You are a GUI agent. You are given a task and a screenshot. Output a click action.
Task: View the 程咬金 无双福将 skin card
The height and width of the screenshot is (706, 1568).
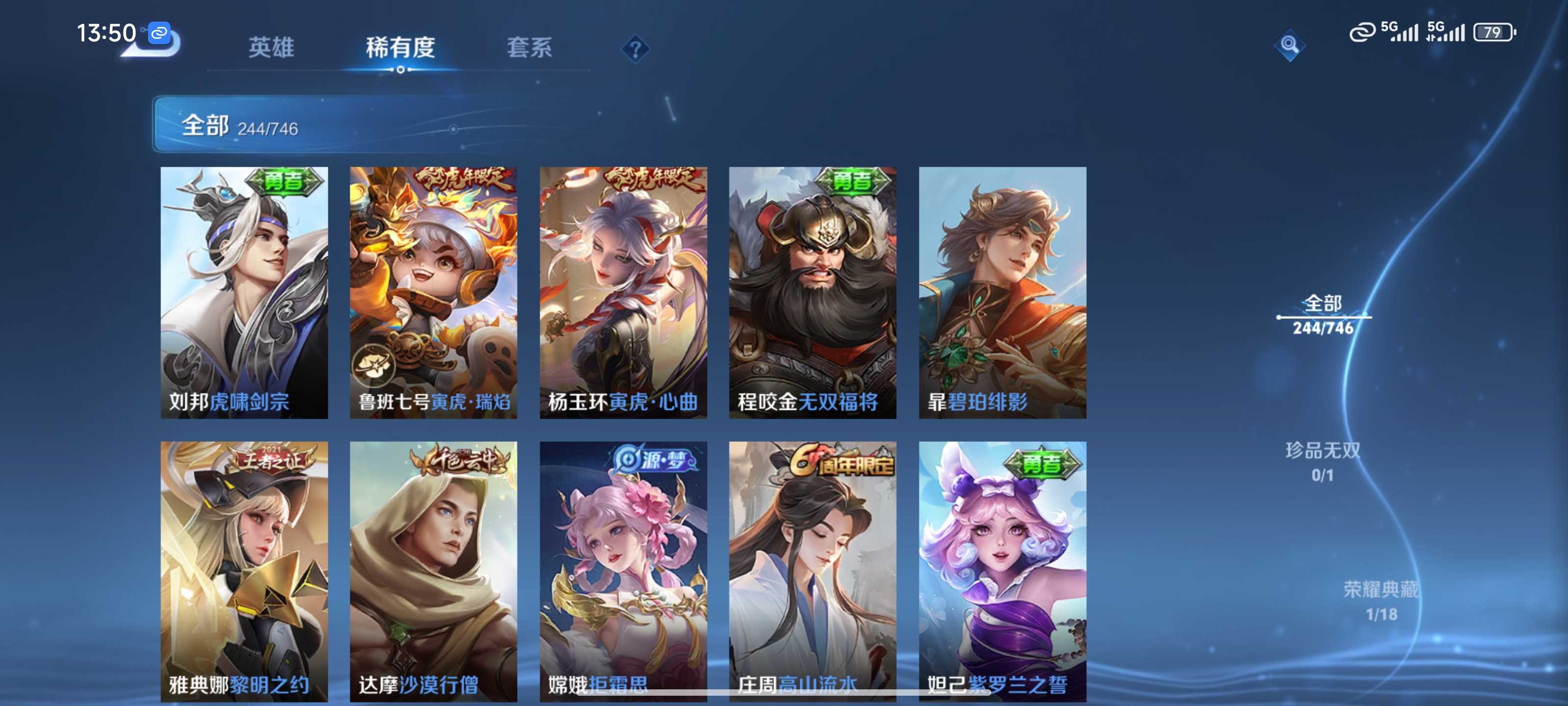812,292
